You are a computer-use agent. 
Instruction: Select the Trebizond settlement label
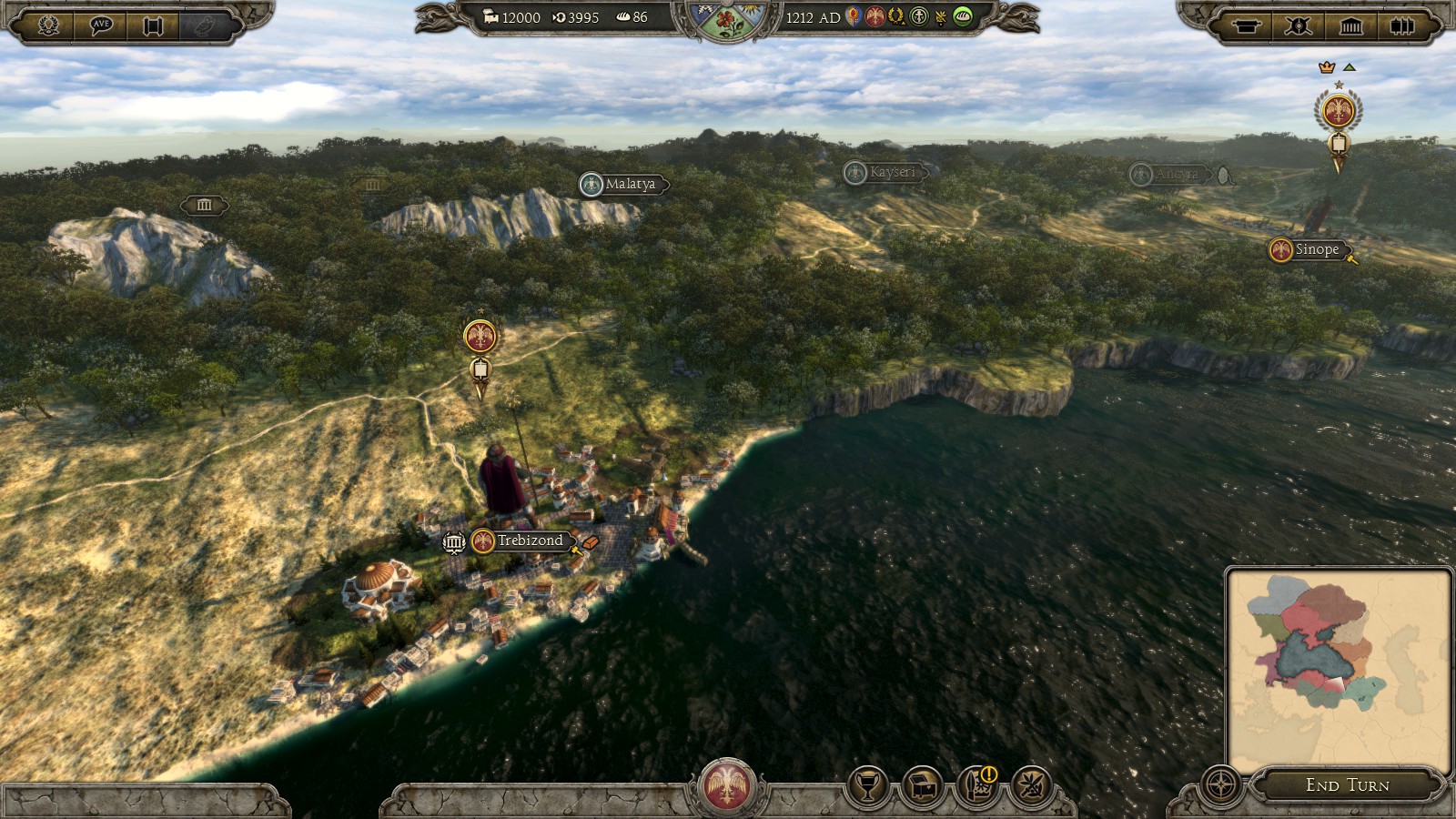tap(530, 541)
